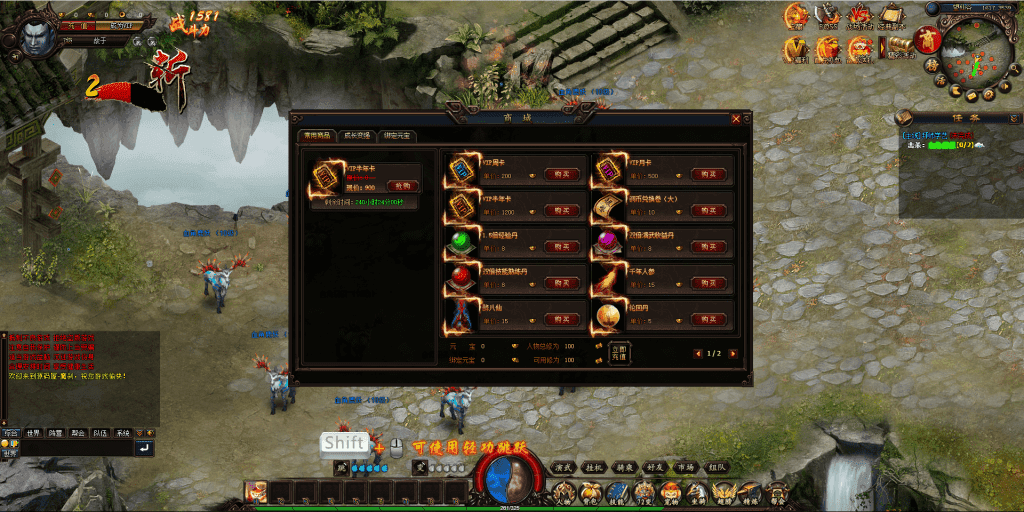Purchase the 轮回丹 item

tap(709, 319)
